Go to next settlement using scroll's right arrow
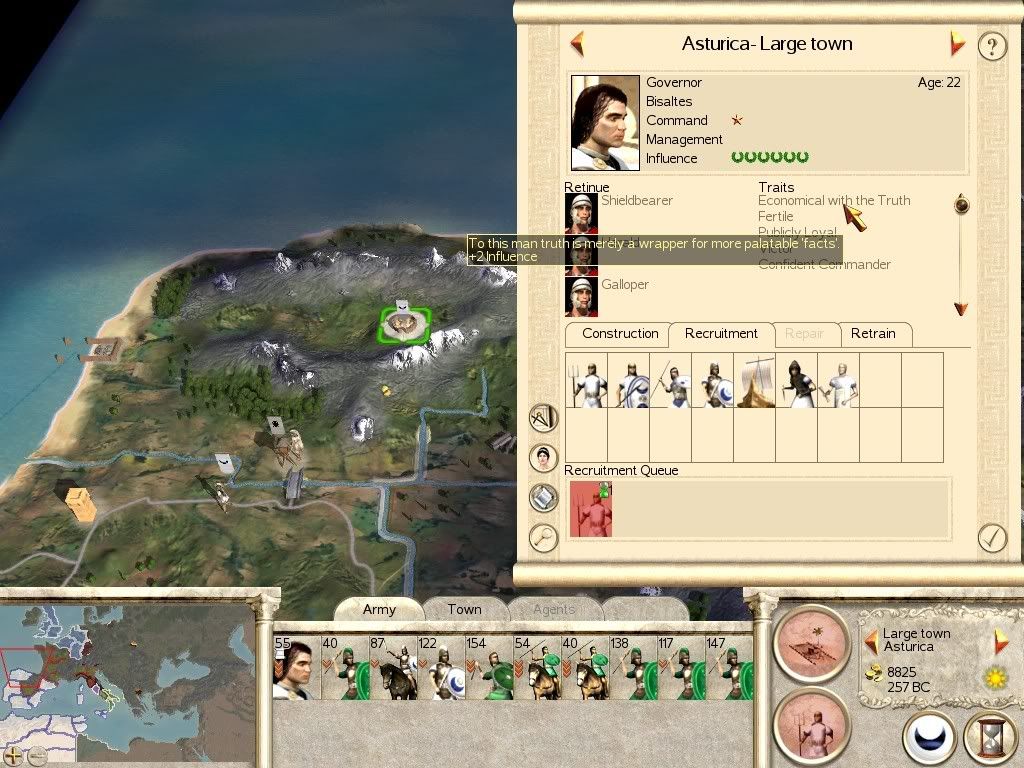Viewport: 1024px width, 768px height. pos(957,44)
